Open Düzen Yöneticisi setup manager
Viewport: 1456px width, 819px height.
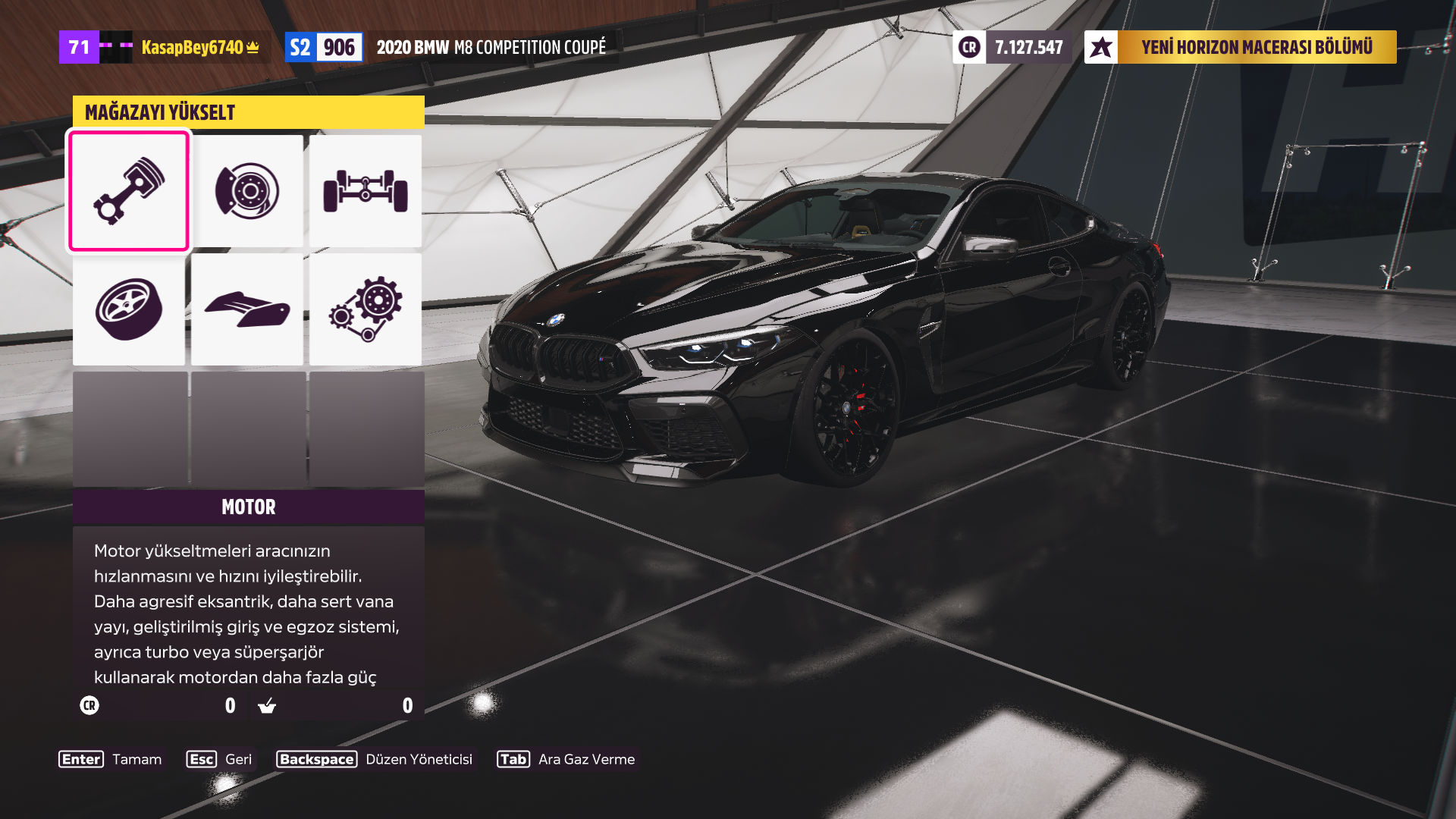pyautogui.click(x=375, y=759)
